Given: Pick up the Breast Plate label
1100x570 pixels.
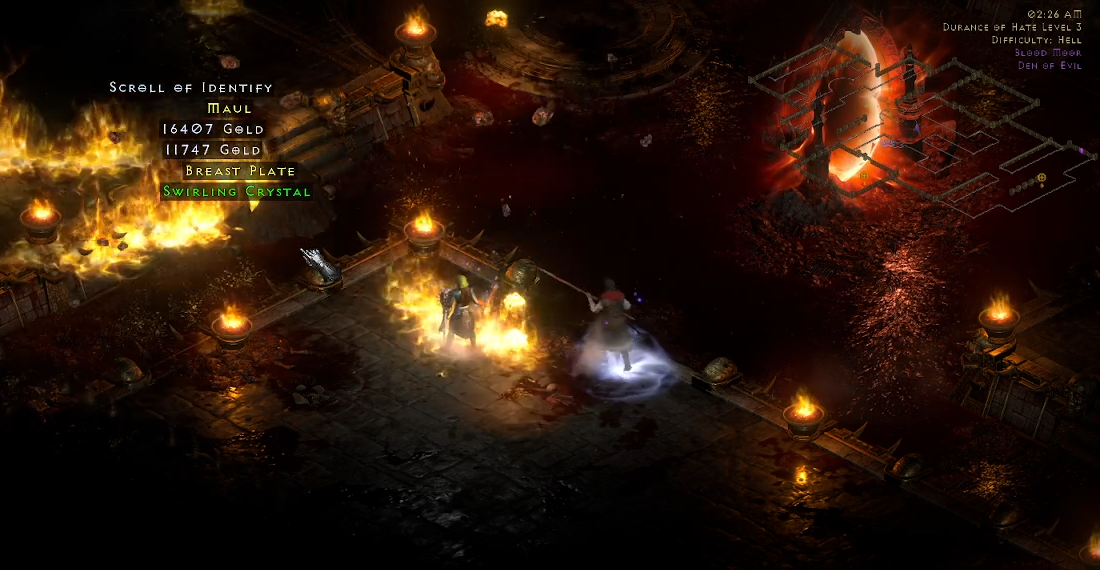Looking at the screenshot, I should coord(240,171).
